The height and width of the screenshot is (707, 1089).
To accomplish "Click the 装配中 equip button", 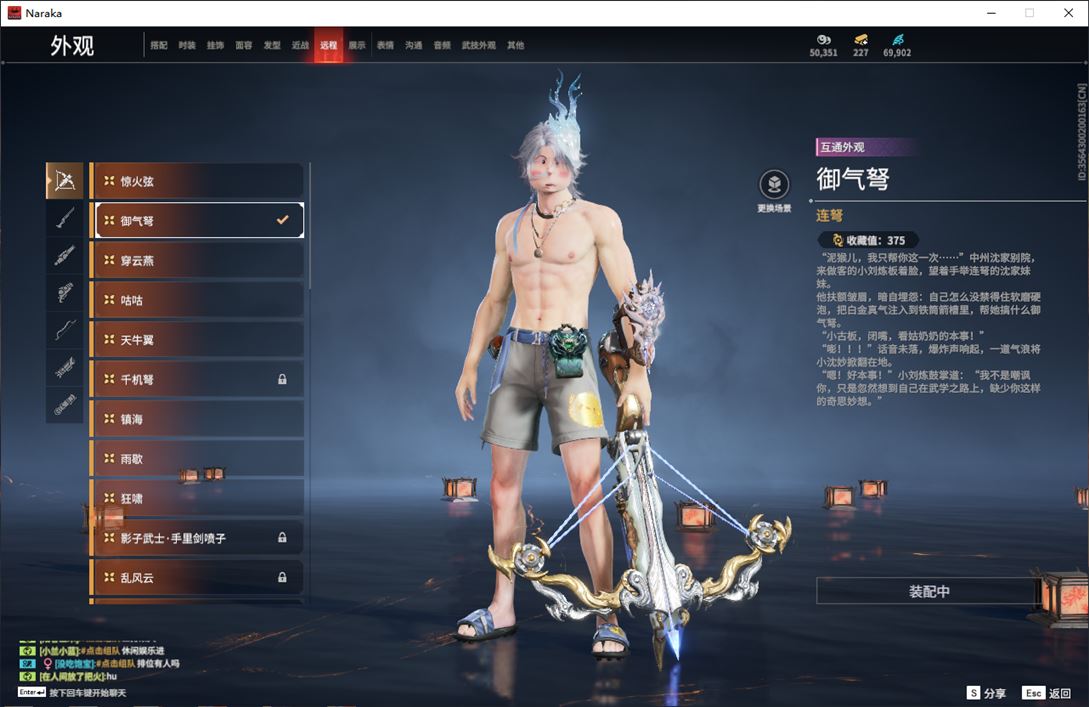I will coord(929,591).
